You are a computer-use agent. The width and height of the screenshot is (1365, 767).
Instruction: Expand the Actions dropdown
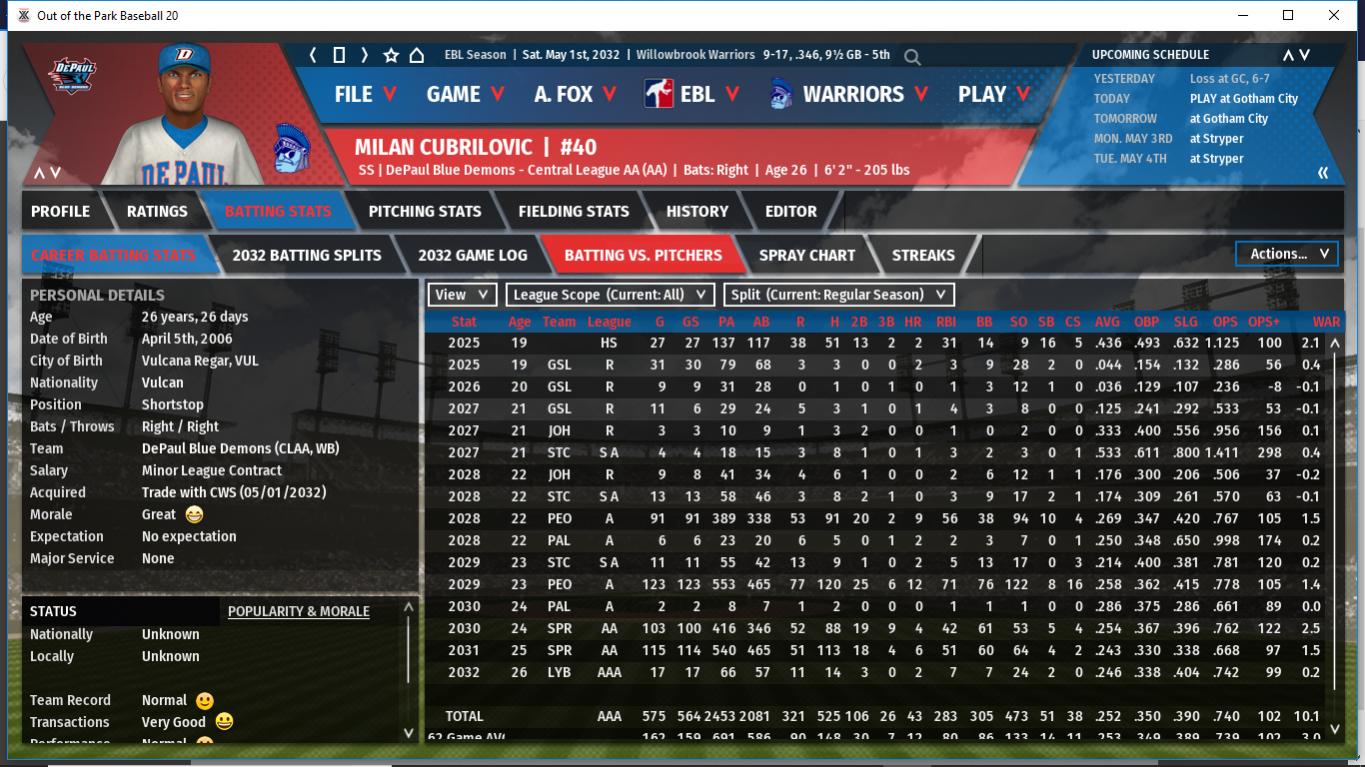pyautogui.click(x=1288, y=254)
